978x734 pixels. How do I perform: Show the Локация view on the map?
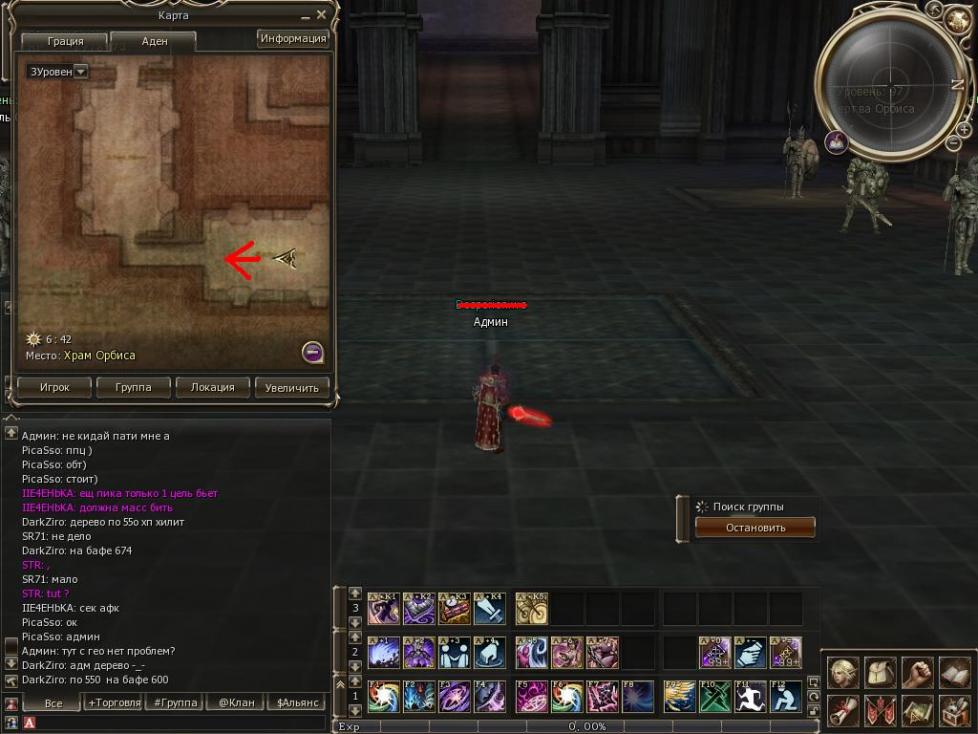212,388
